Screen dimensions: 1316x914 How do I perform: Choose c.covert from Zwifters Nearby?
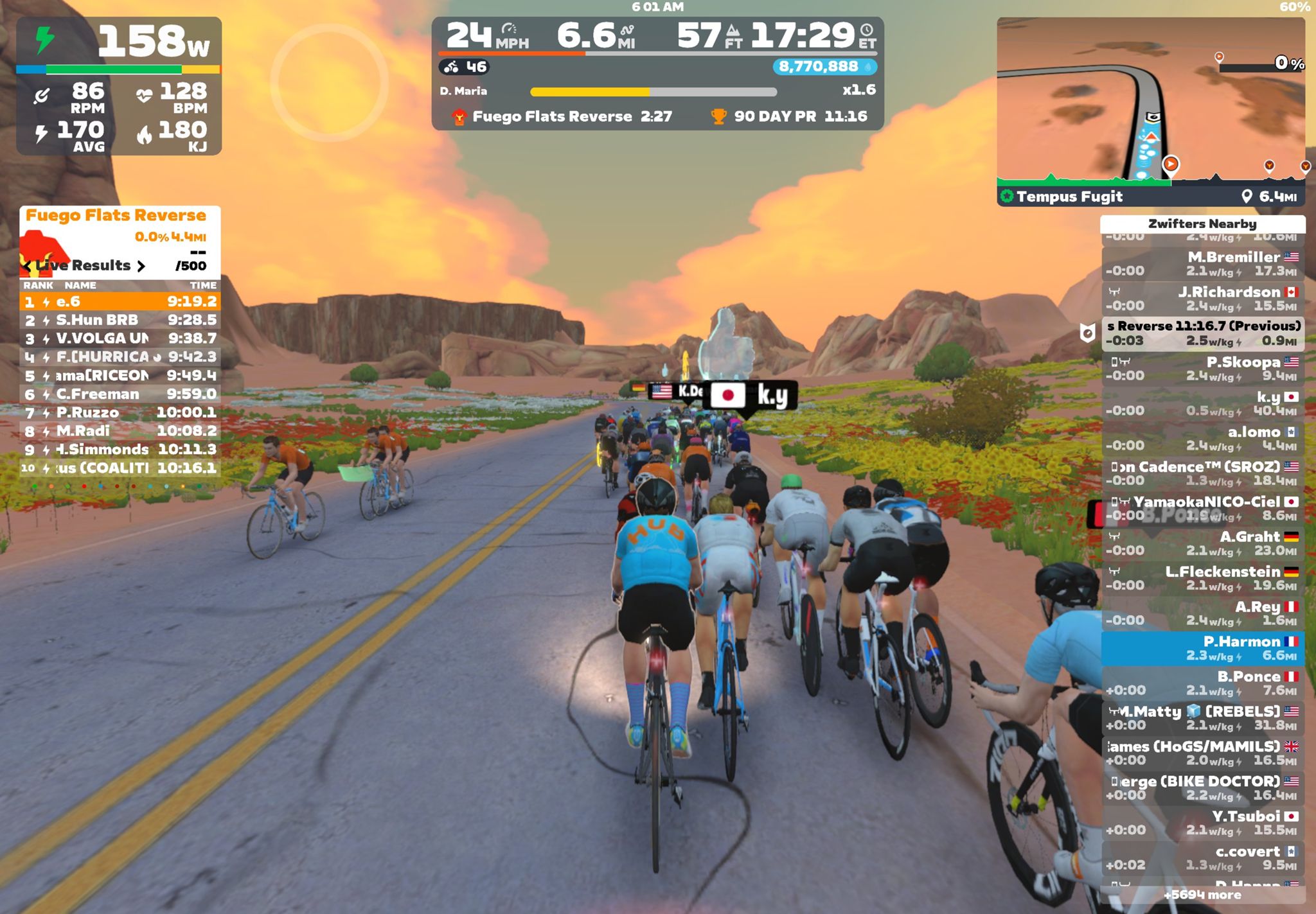click(1202, 858)
